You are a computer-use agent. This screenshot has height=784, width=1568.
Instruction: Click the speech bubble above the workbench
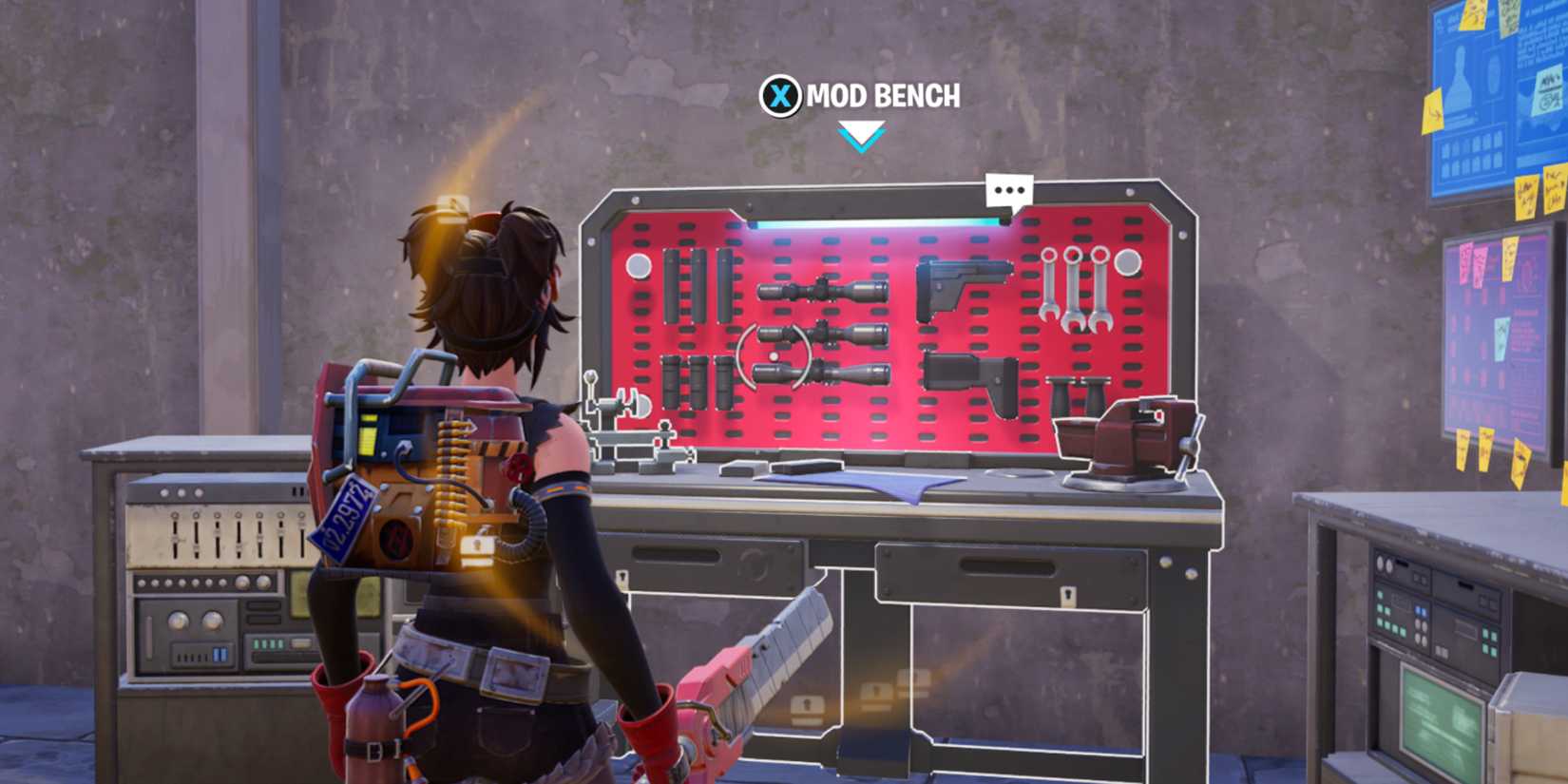coord(1010,190)
